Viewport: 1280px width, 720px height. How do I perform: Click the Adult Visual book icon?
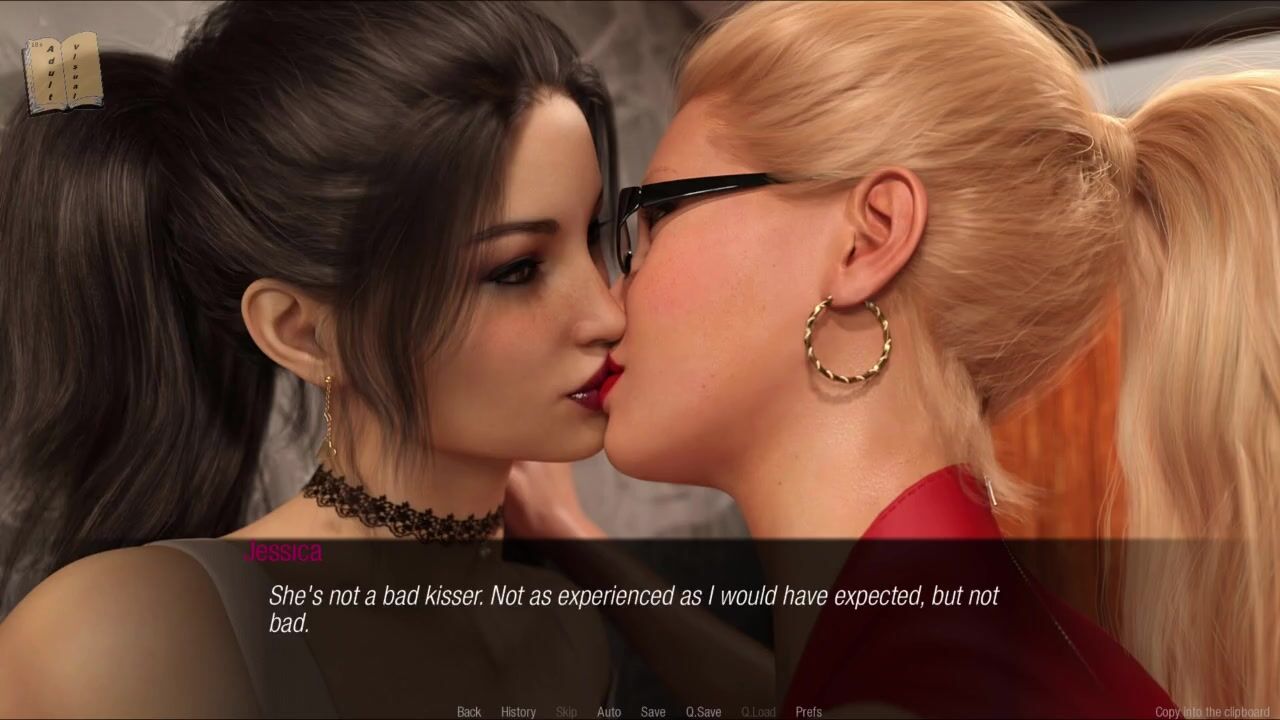(x=62, y=72)
